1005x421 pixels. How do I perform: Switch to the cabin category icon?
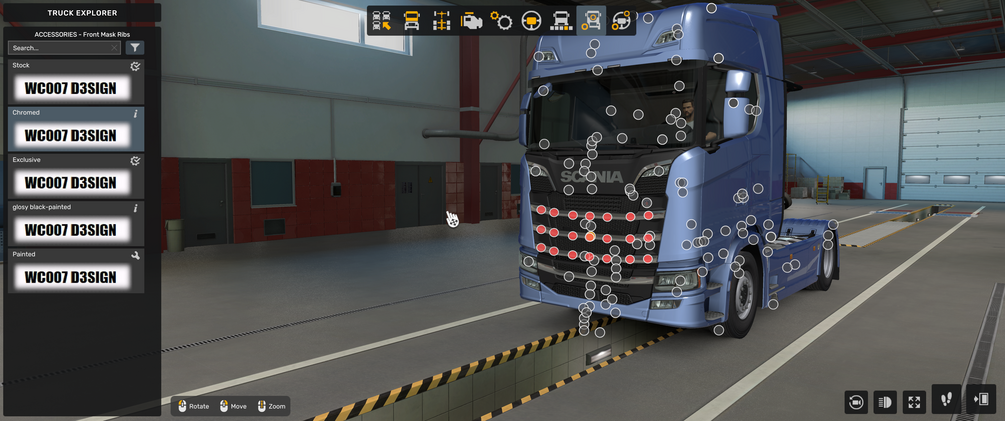[411, 21]
